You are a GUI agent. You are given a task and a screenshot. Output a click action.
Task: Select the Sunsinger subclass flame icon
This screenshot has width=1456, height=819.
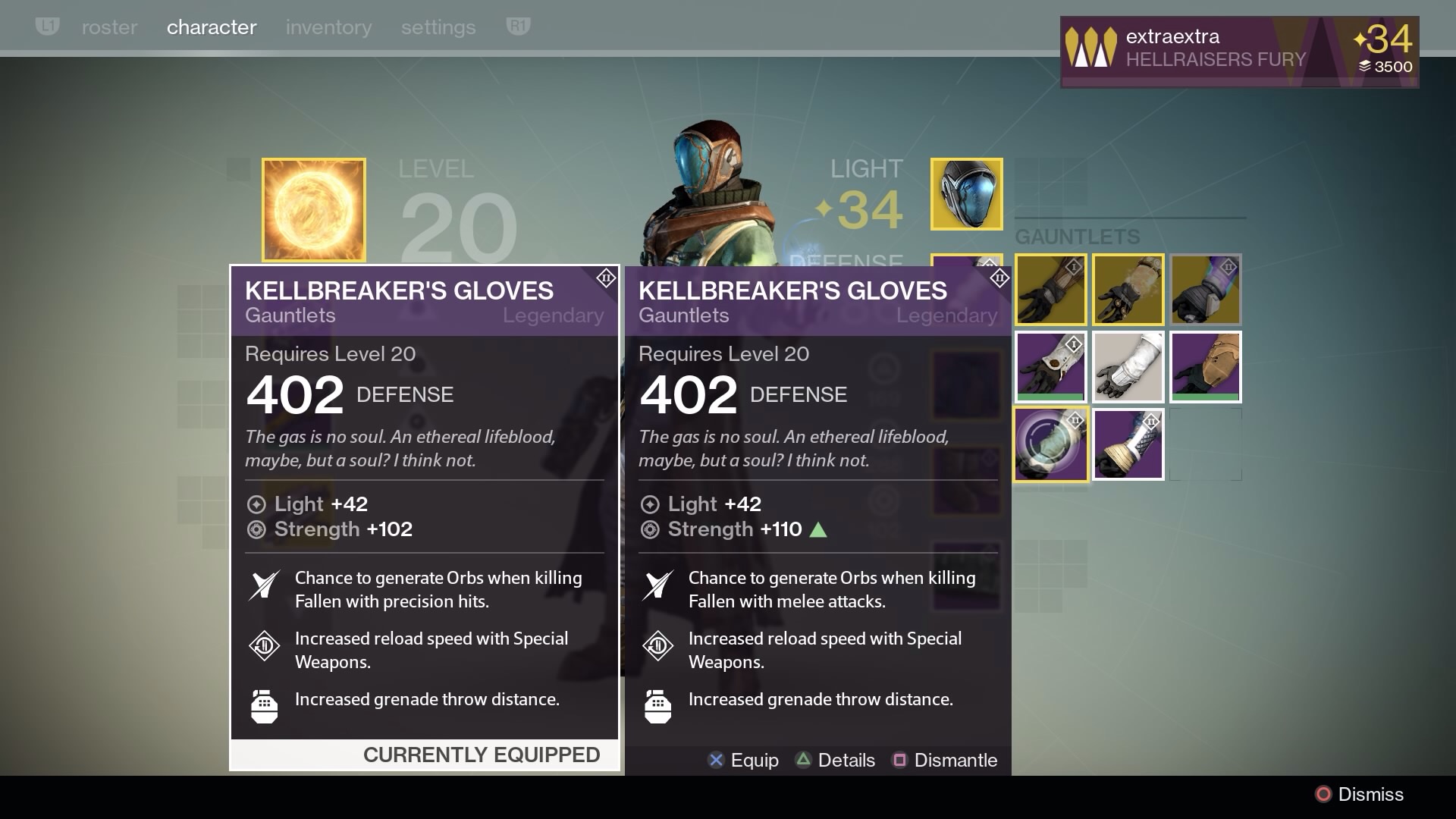click(x=313, y=209)
